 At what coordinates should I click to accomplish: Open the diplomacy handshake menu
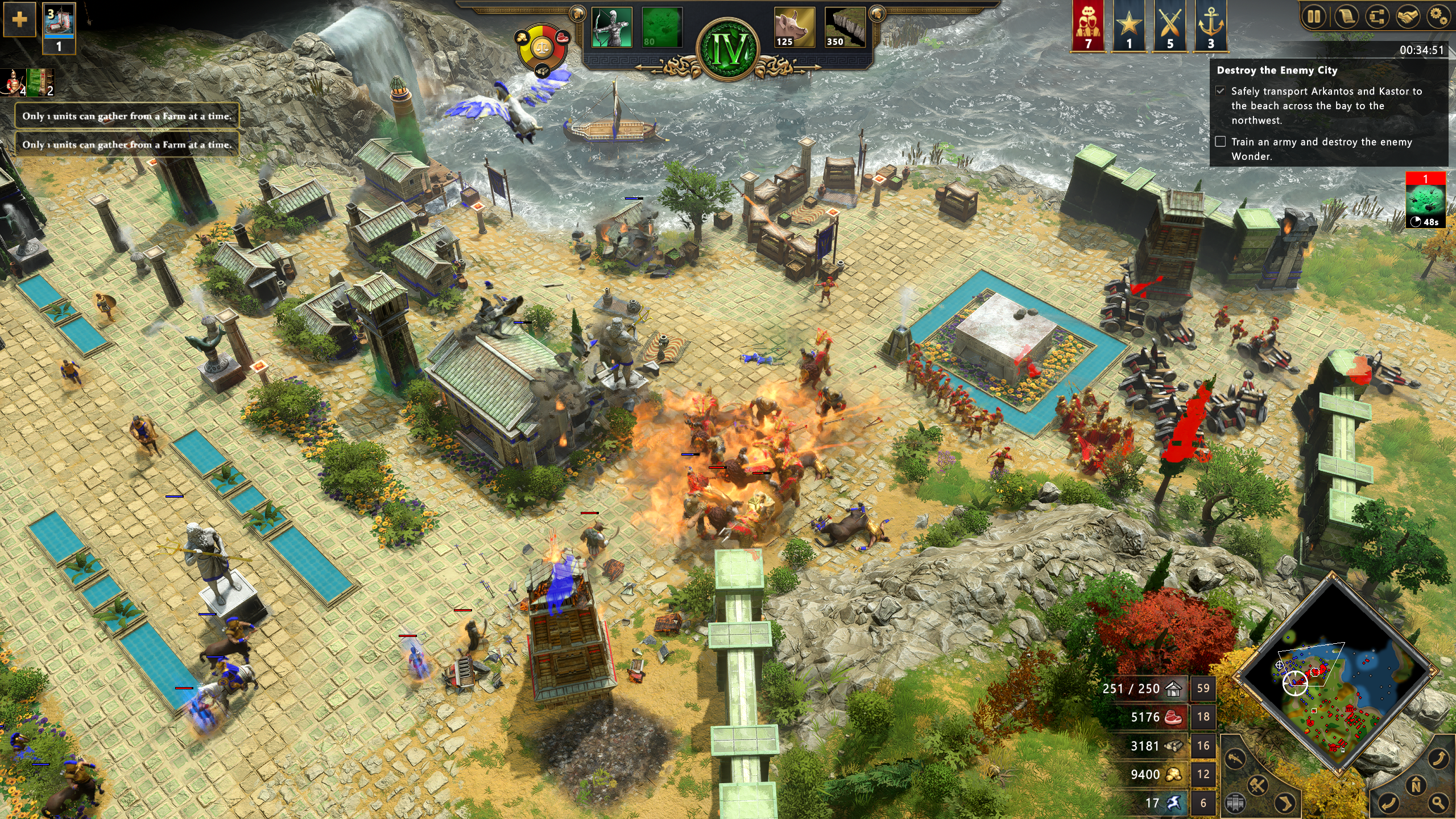pyautogui.click(x=1408, y=16)
